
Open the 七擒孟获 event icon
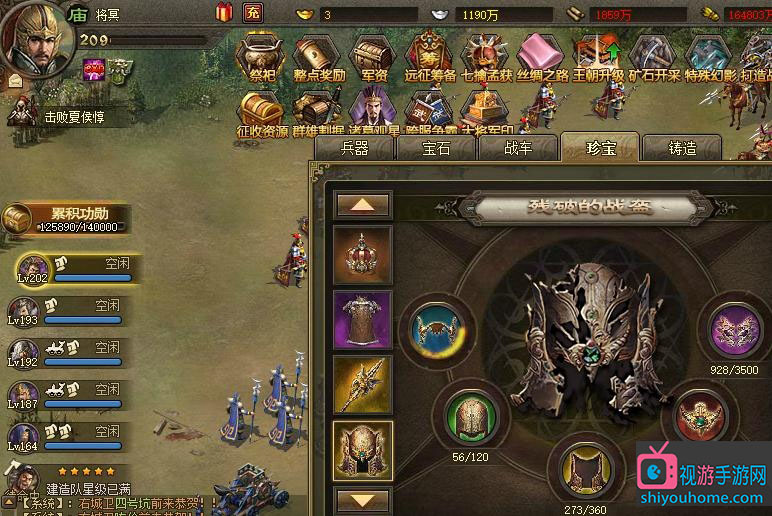coord(486,54)
